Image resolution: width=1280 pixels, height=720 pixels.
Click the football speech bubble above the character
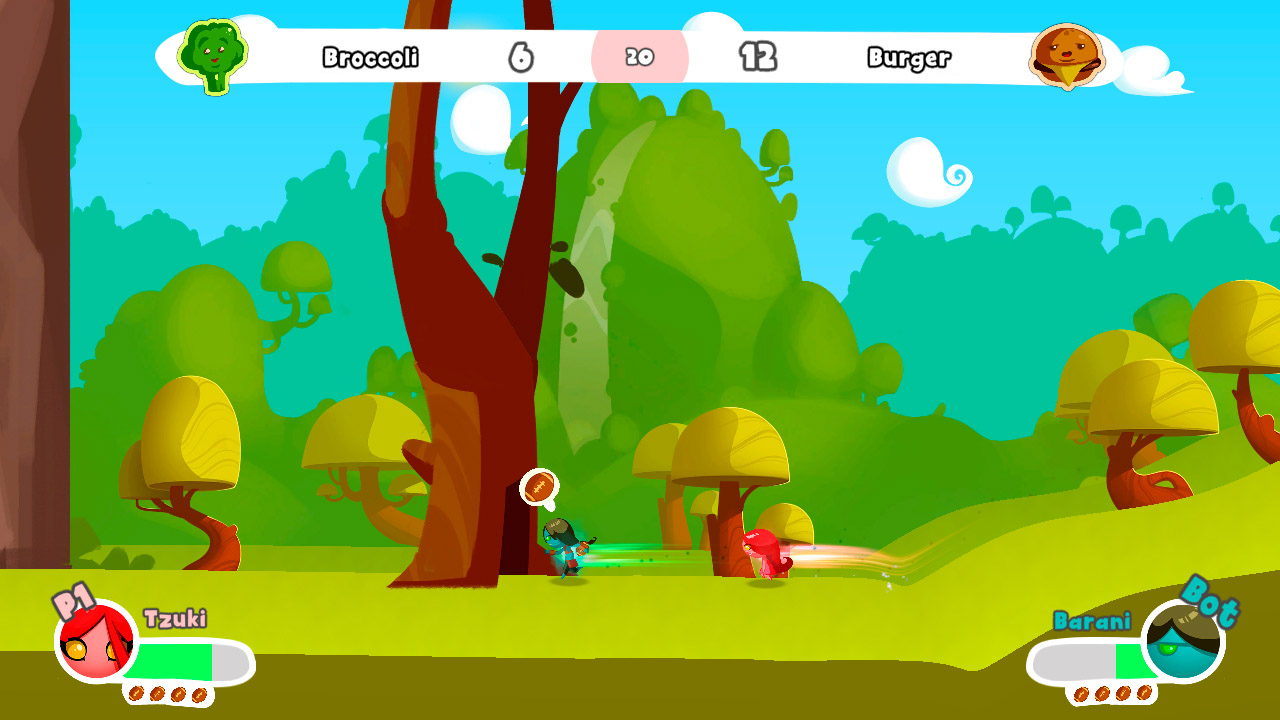point(541,489)
